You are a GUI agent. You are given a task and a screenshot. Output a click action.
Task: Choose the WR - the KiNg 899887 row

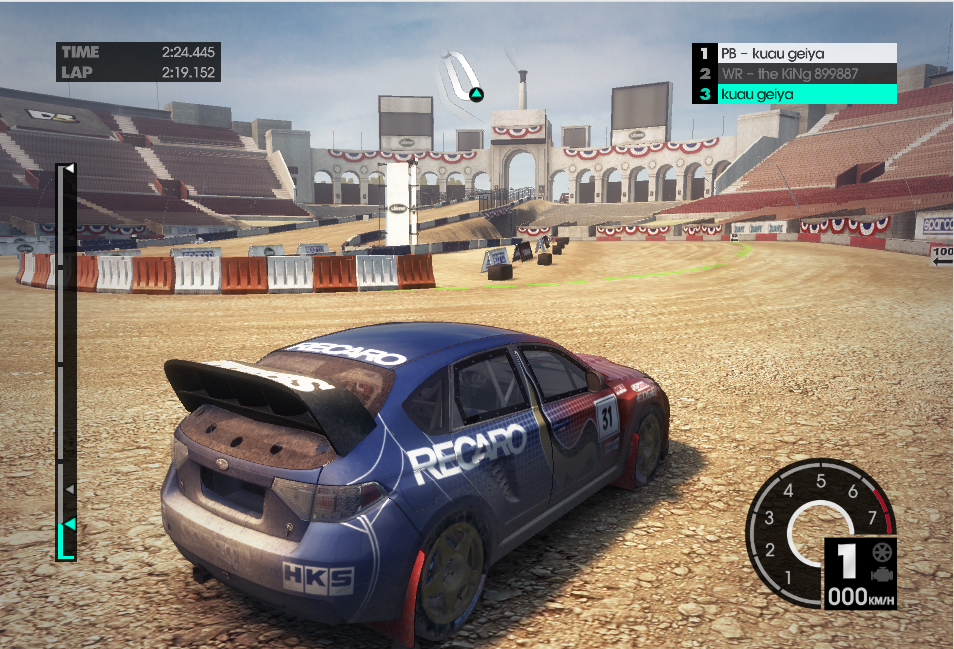coord(795,73)
